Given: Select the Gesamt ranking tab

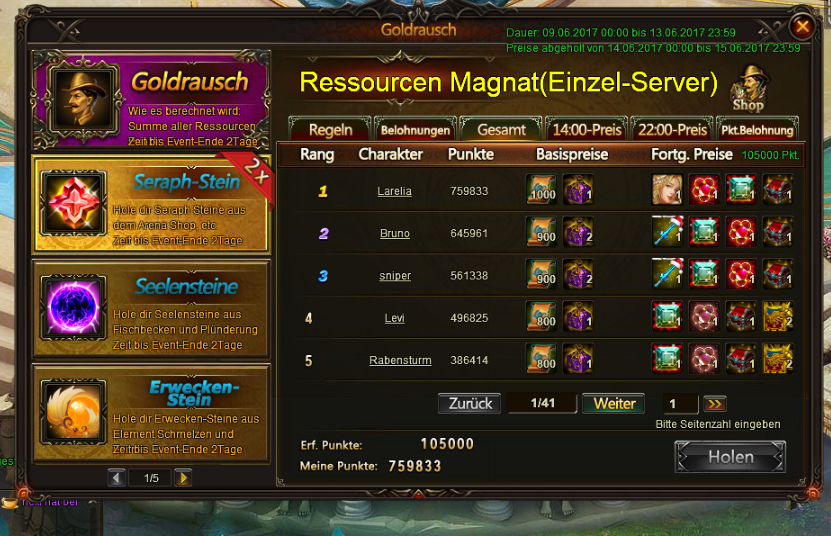Looking at the screenshot, I should pyautogui.click(x=501, y=130).
